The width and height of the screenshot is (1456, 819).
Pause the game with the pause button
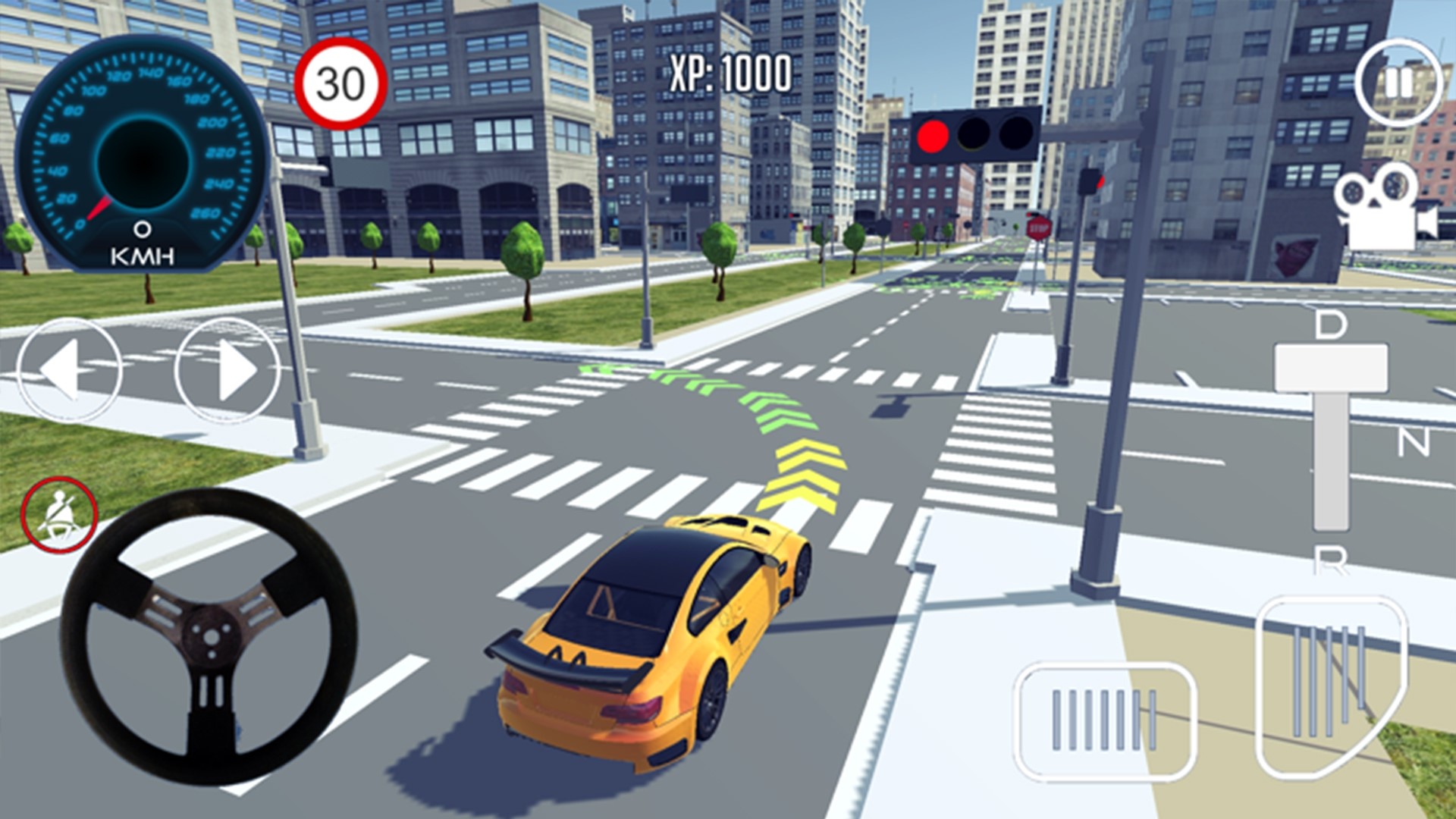[x=1398, y=83]
